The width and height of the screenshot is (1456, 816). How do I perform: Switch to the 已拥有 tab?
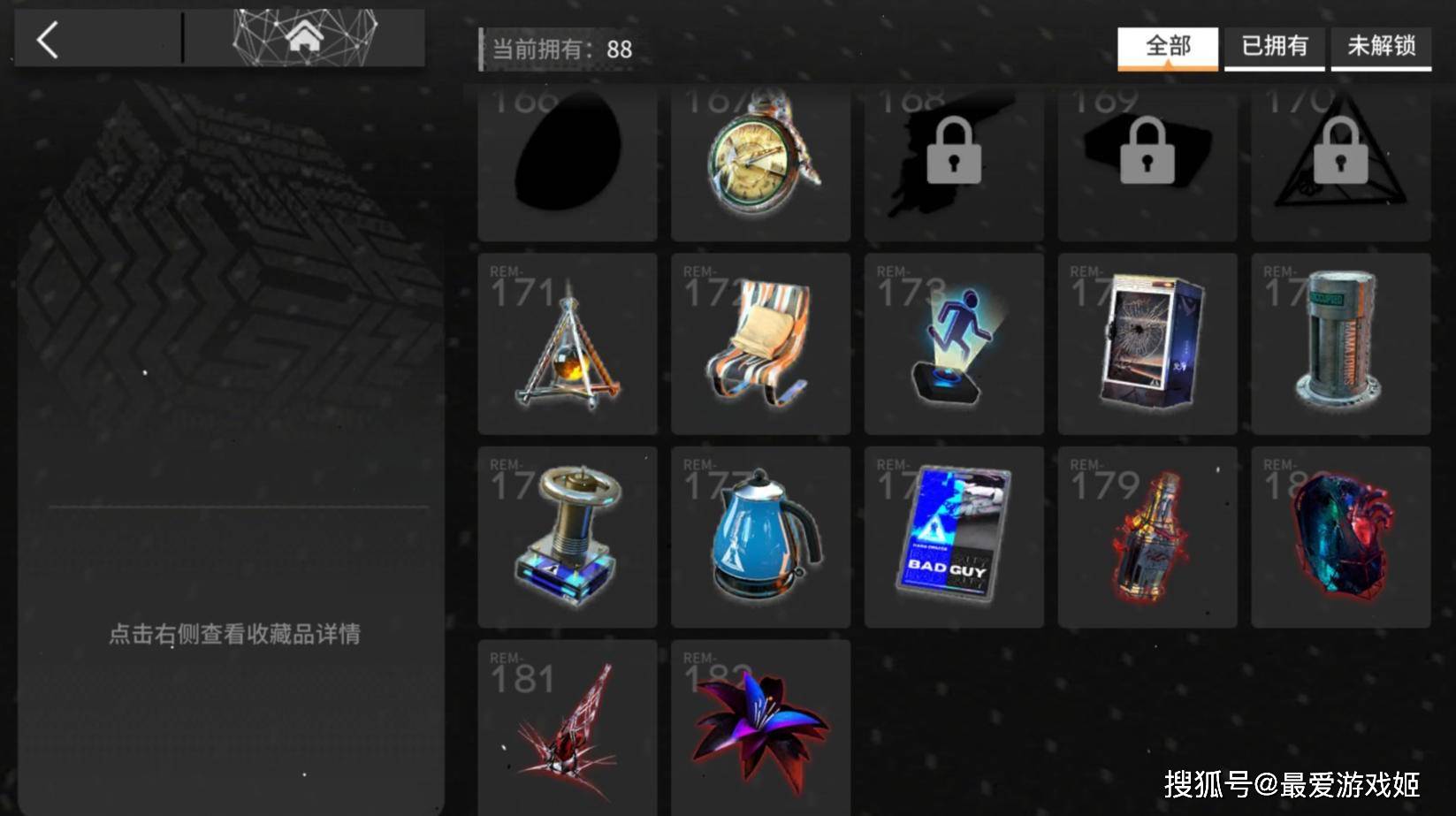(x=1275, y=49)
